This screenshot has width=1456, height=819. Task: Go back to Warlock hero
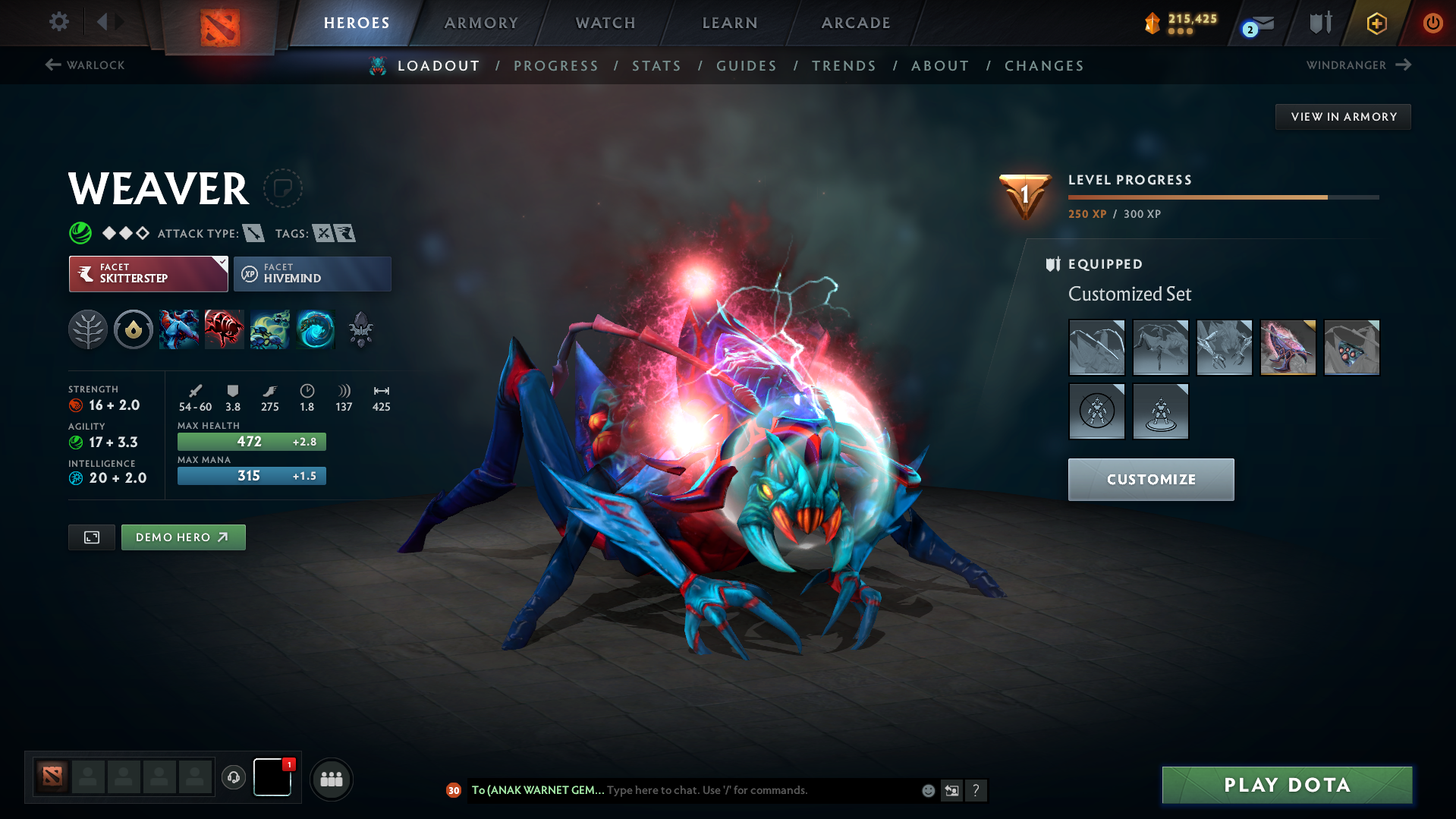83,65
